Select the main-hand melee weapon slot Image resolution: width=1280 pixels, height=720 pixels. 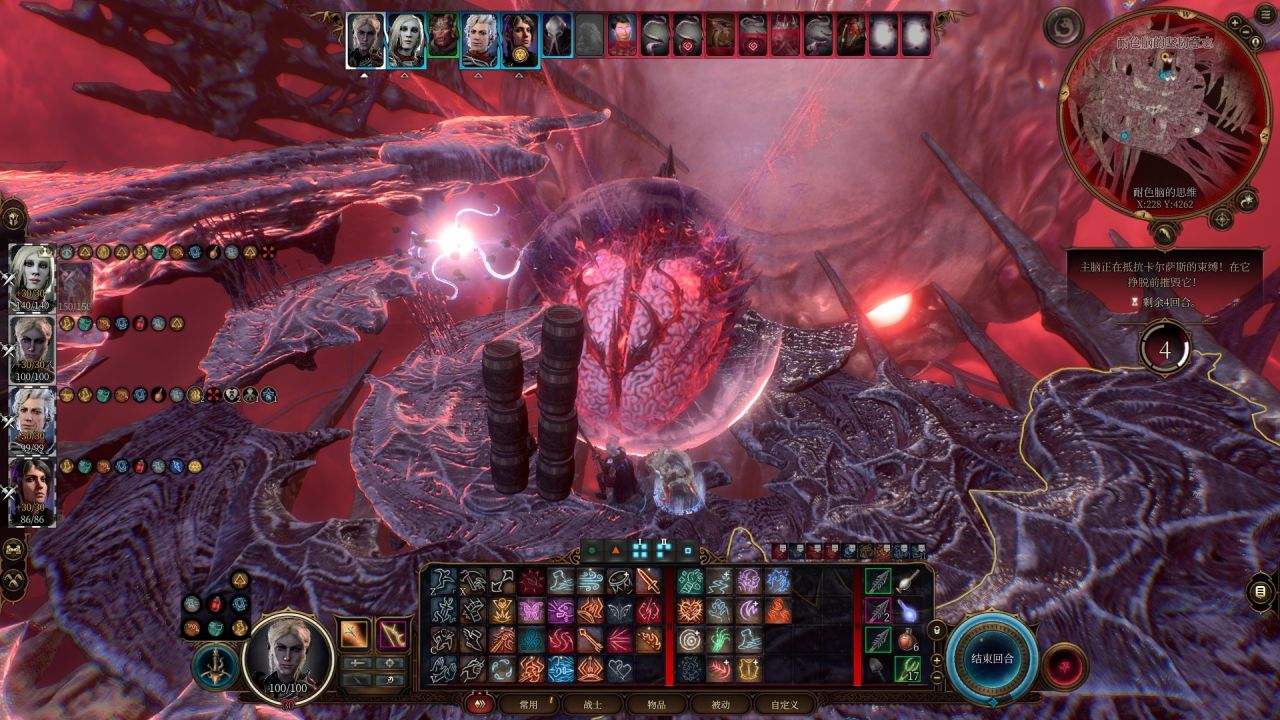click(x=354, y=633)
